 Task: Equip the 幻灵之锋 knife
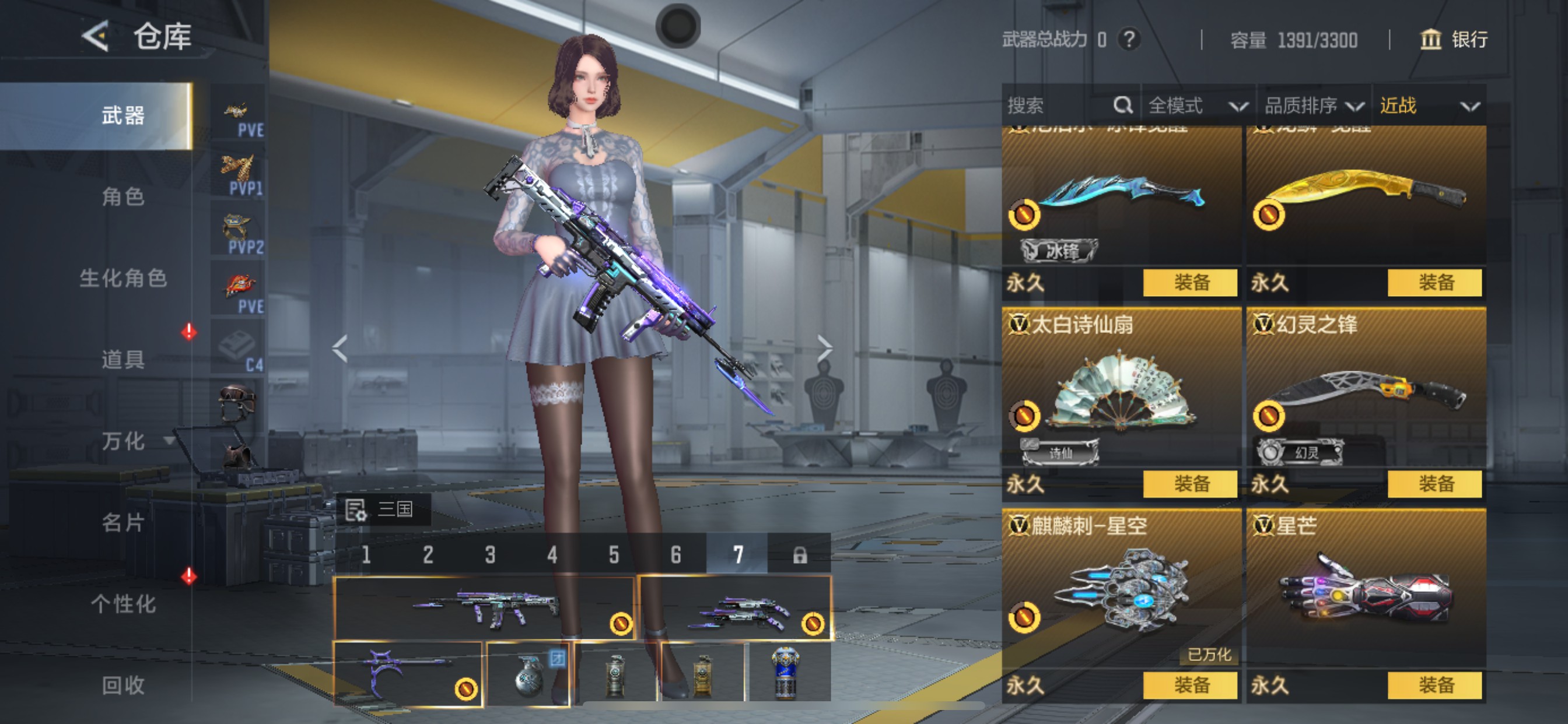tap(1434, 484)
